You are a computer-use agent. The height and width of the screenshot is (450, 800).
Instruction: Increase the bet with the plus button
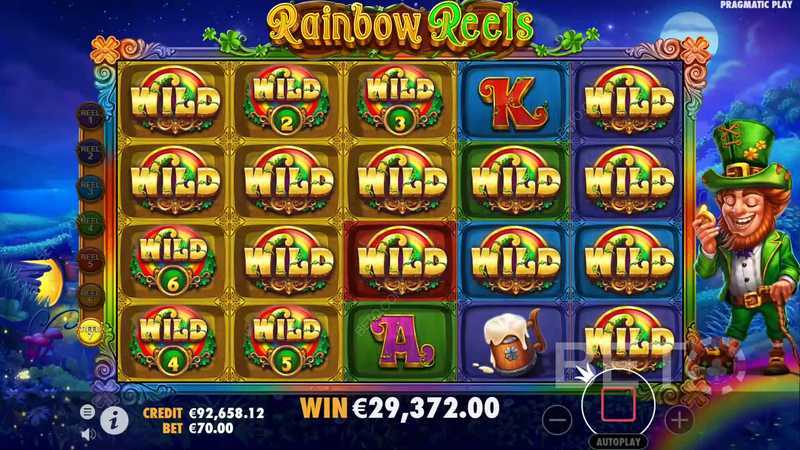[x=679, y=418]
